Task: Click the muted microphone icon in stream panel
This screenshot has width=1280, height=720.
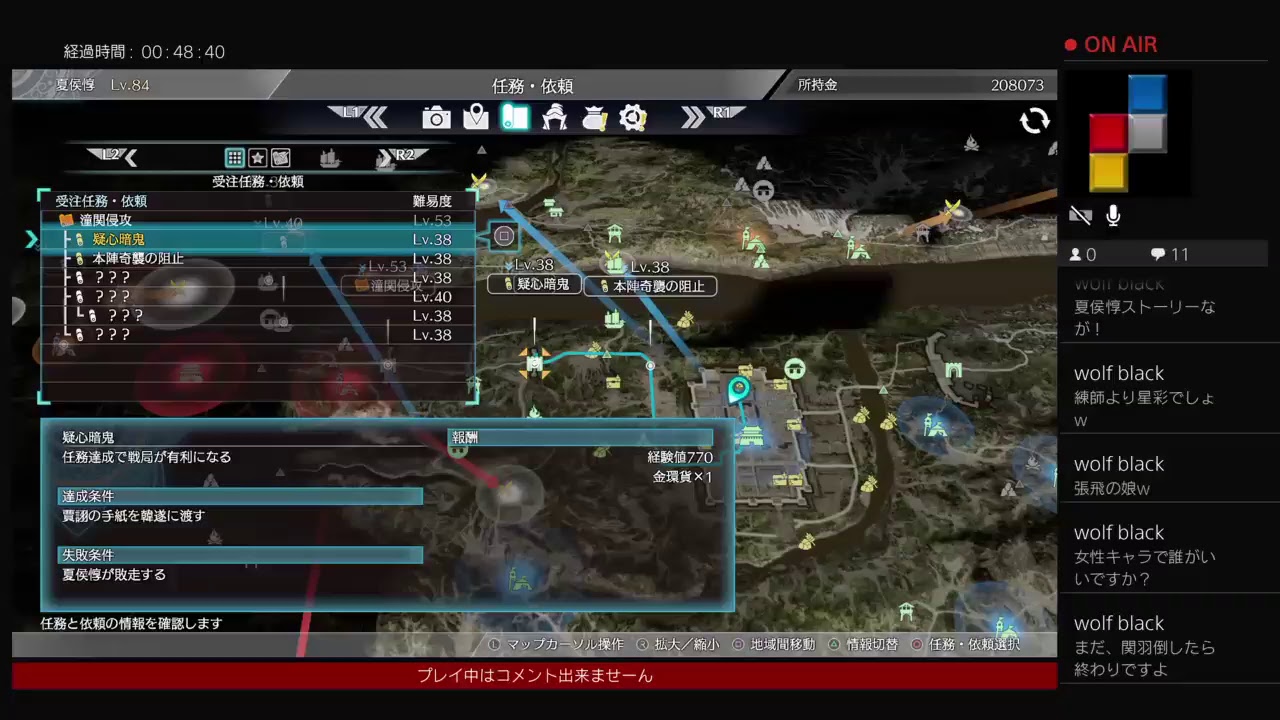Action: click(x=1112, y=215)
